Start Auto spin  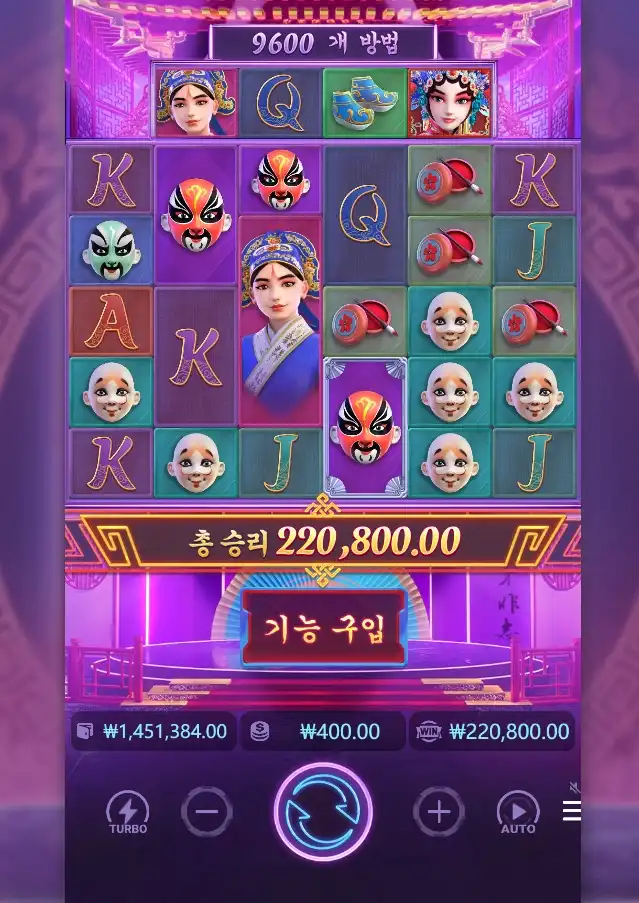point(517,812)
